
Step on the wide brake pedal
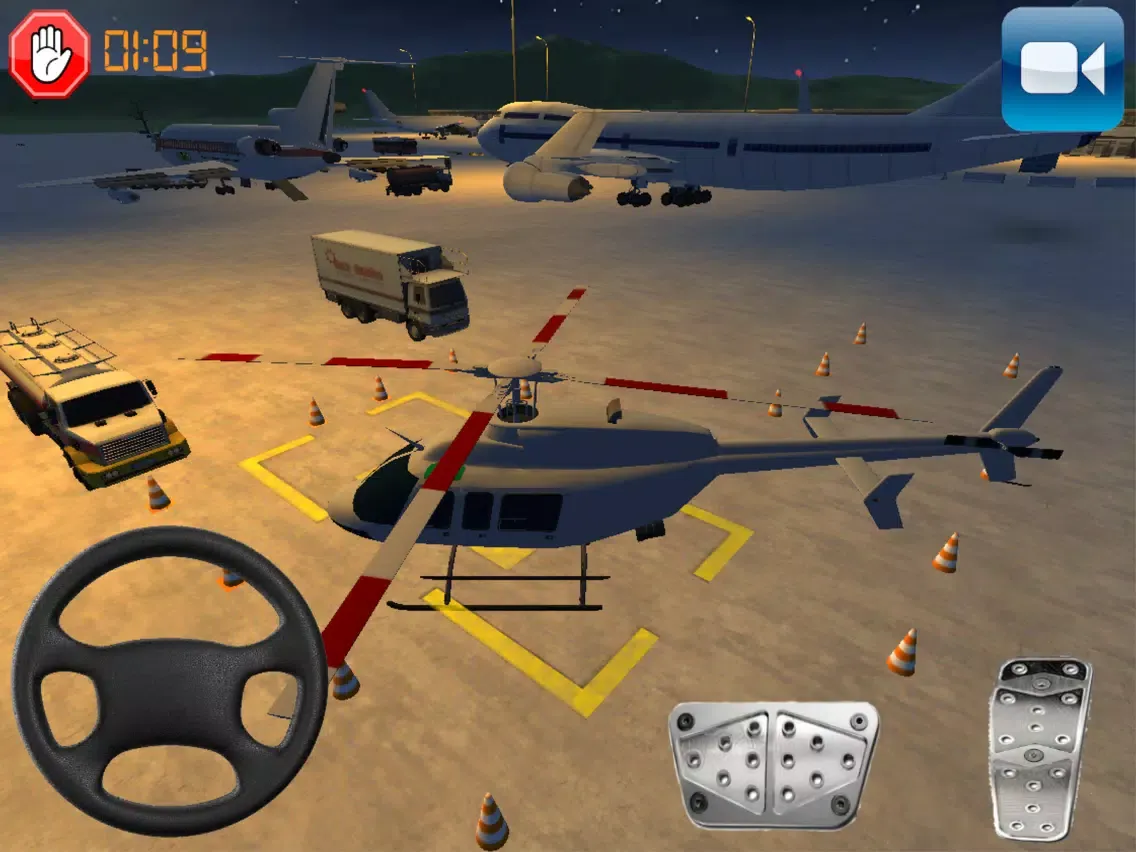coord(773,764)
